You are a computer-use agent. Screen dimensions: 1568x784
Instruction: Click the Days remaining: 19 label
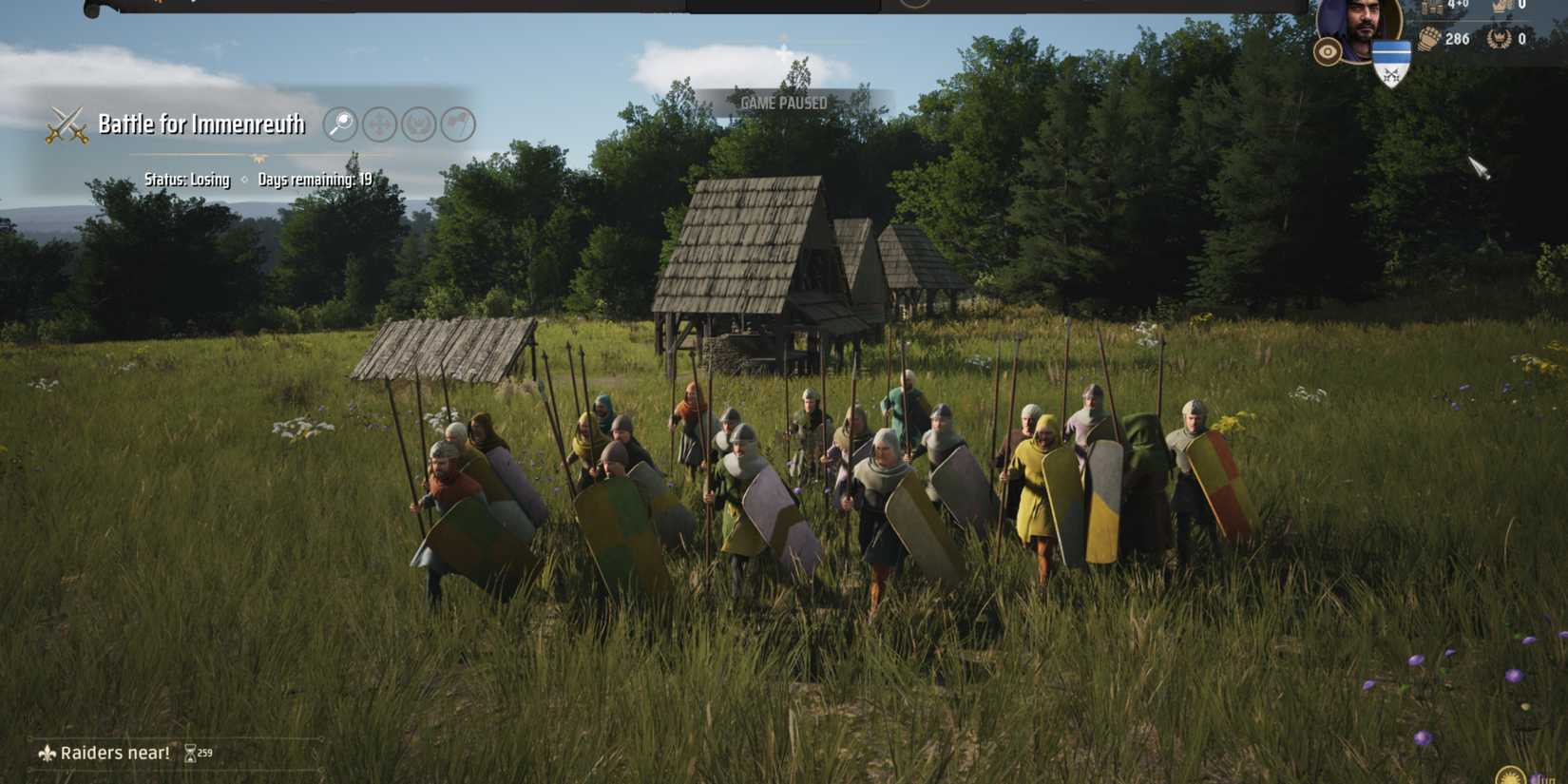tap(316, 179)
